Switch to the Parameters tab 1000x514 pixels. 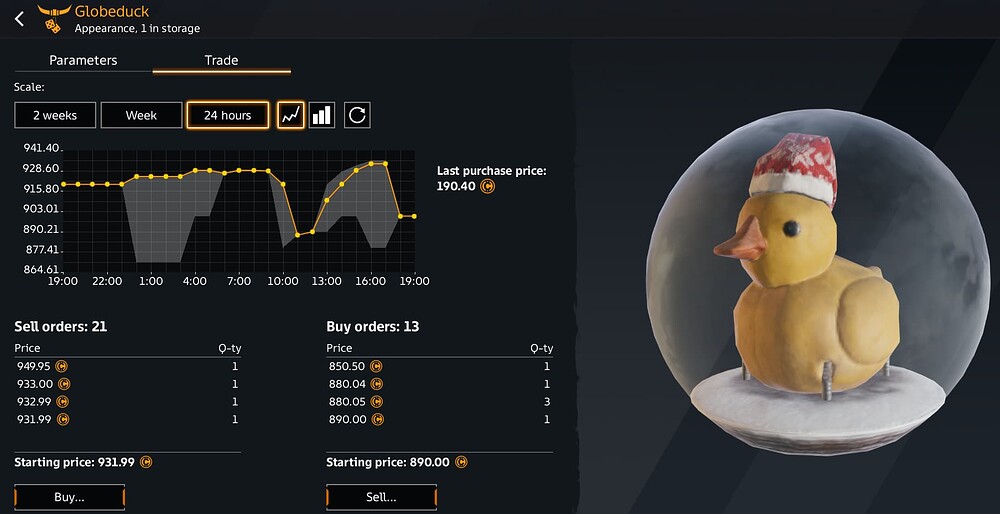click(x=83, y=60)
